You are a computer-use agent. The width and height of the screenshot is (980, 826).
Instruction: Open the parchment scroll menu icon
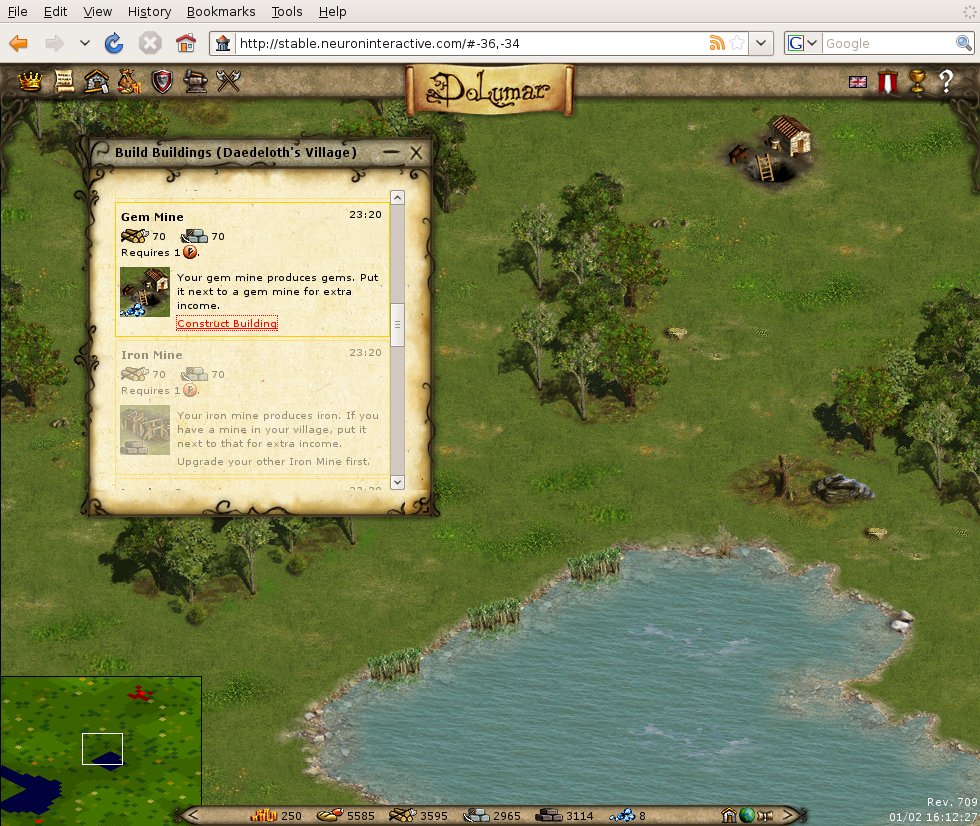(64, 81)
